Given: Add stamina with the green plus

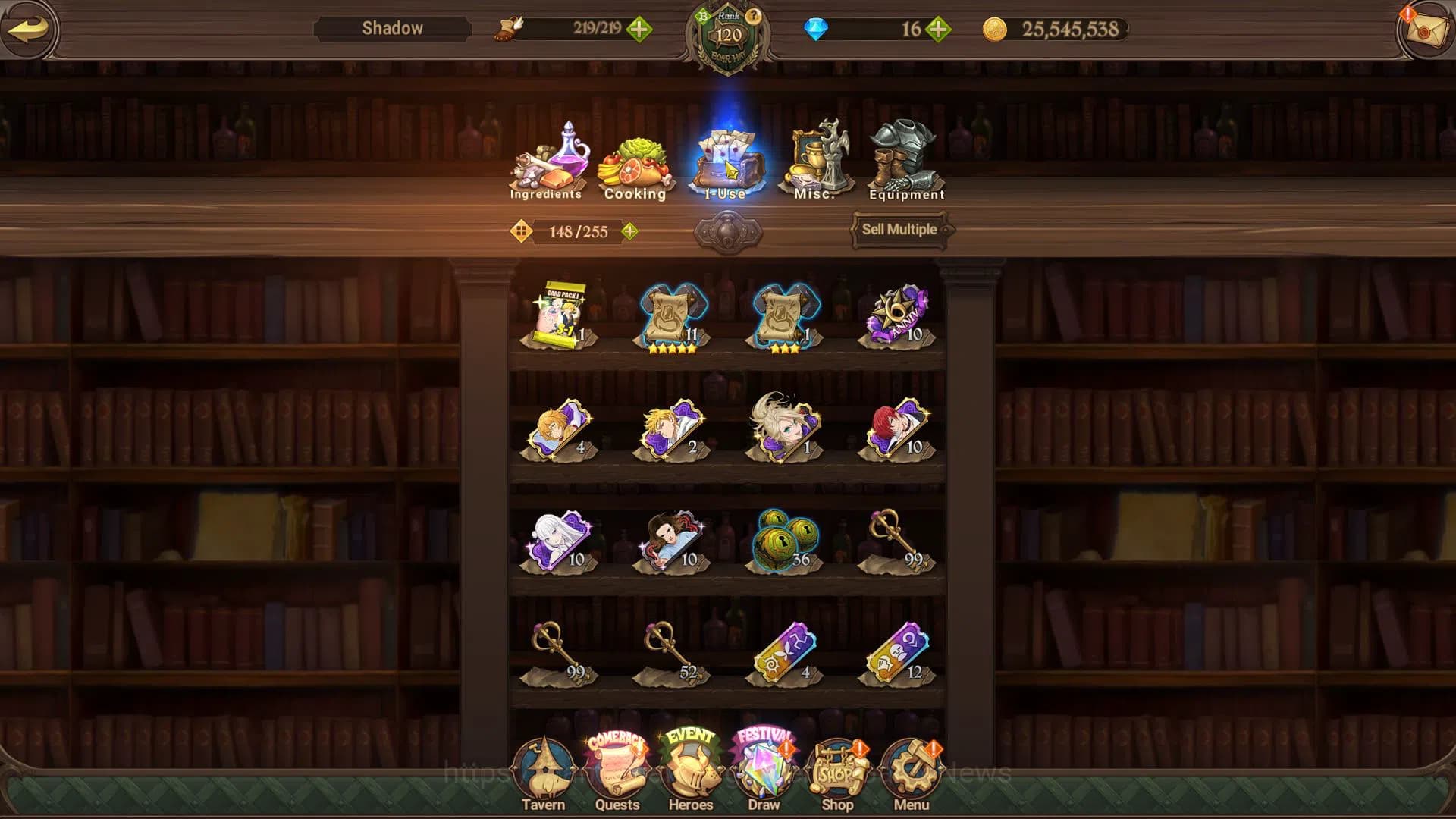Looking at the screenshot, I should (x=639, y=30).
